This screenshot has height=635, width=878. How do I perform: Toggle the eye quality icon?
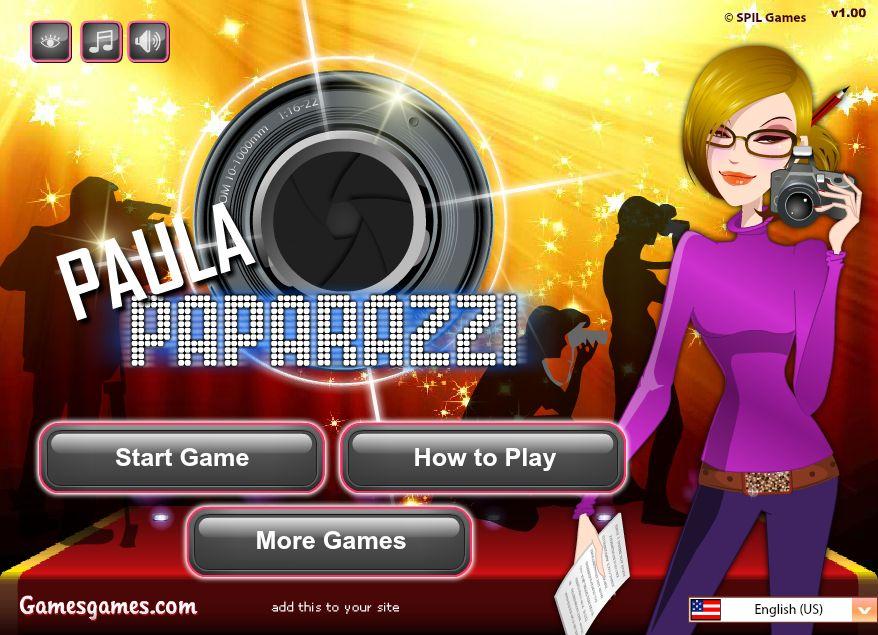(51, 42)
